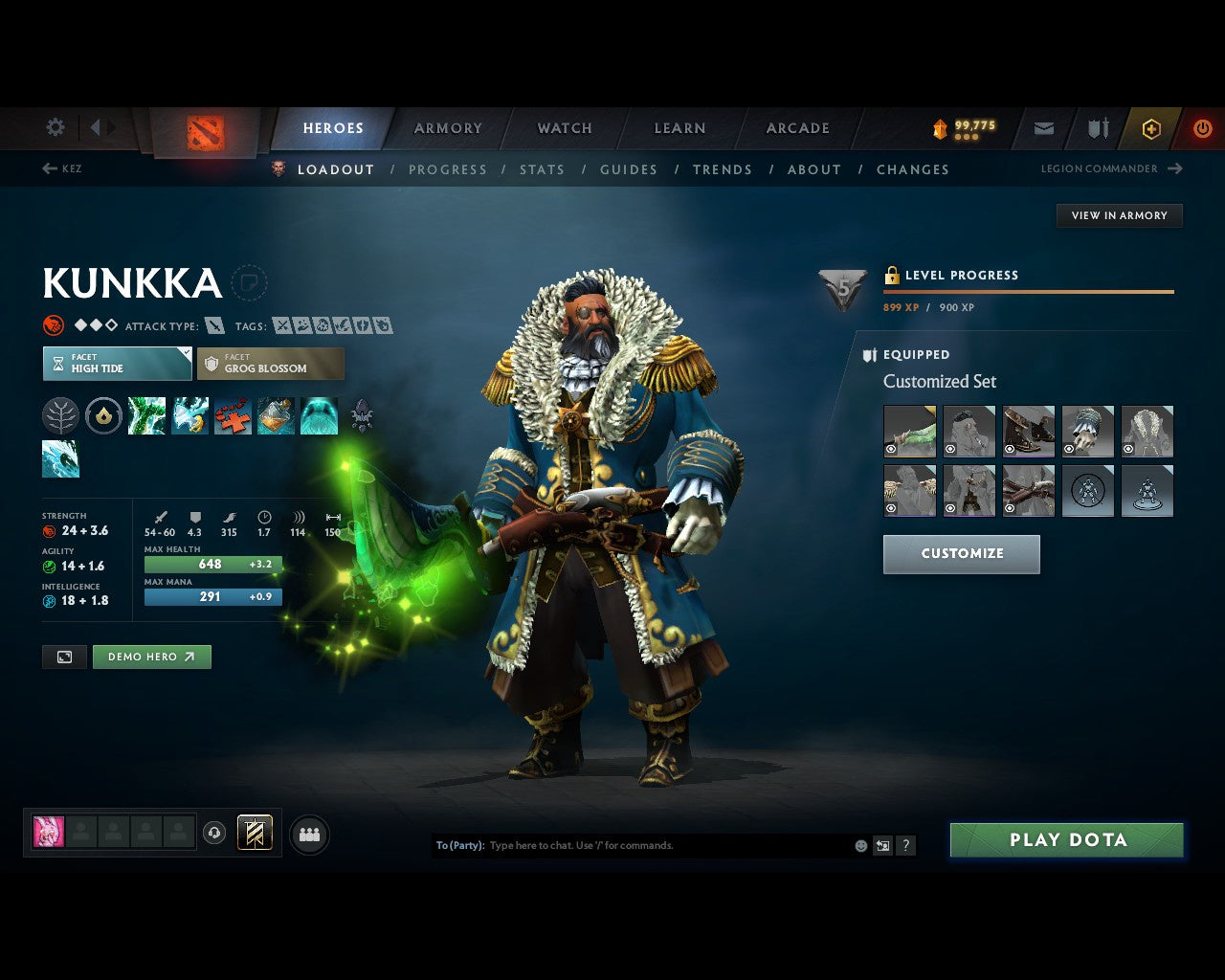Viewport: 1225px width, 980px height.
Task: Switch to the STATS tab
Action: (542, 169)
